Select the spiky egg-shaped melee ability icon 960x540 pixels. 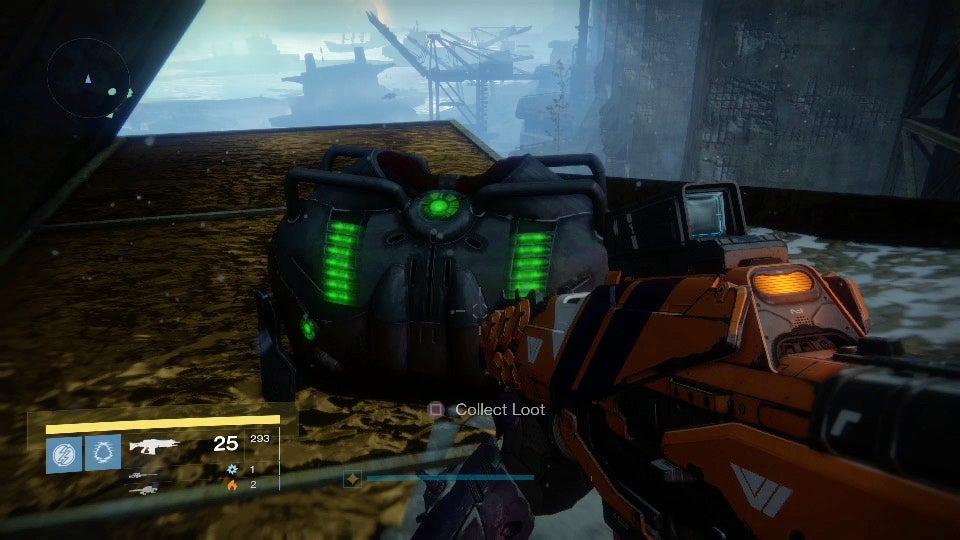point(103,451)
